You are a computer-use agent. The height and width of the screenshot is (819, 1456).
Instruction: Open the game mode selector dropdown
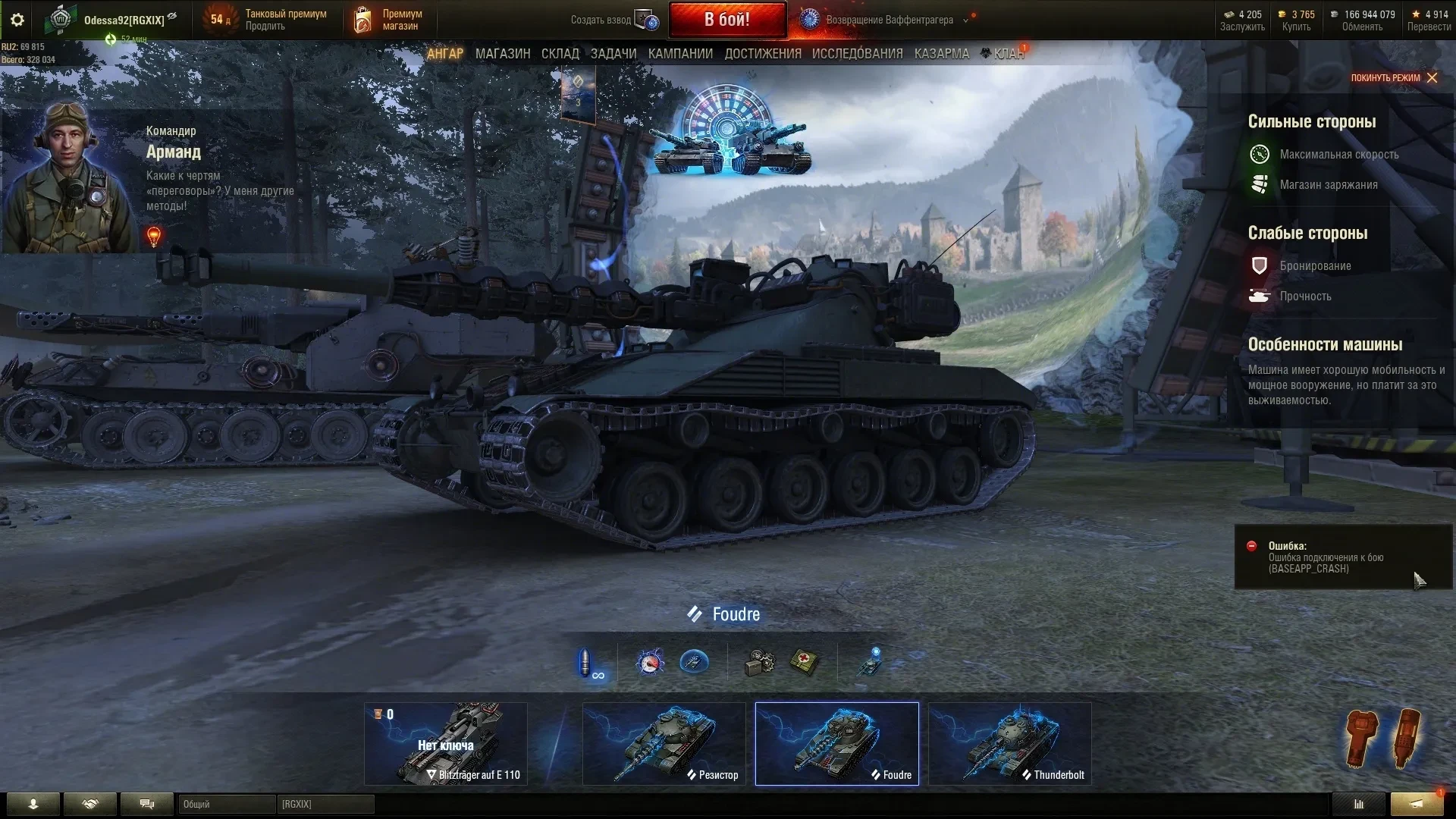click(x=965, y=20)
